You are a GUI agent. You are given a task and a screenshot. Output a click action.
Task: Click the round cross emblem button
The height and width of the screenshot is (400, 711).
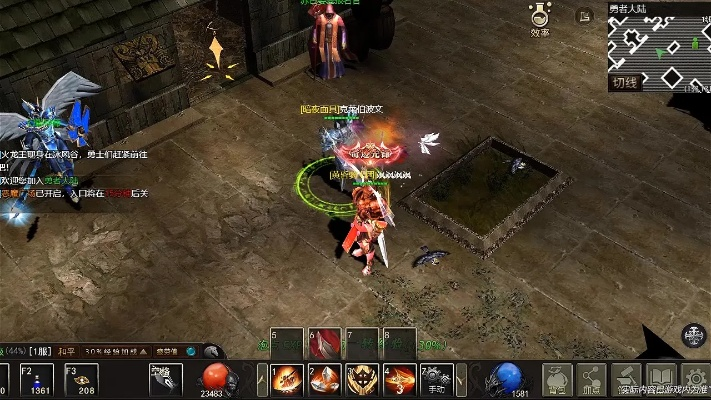694,335
